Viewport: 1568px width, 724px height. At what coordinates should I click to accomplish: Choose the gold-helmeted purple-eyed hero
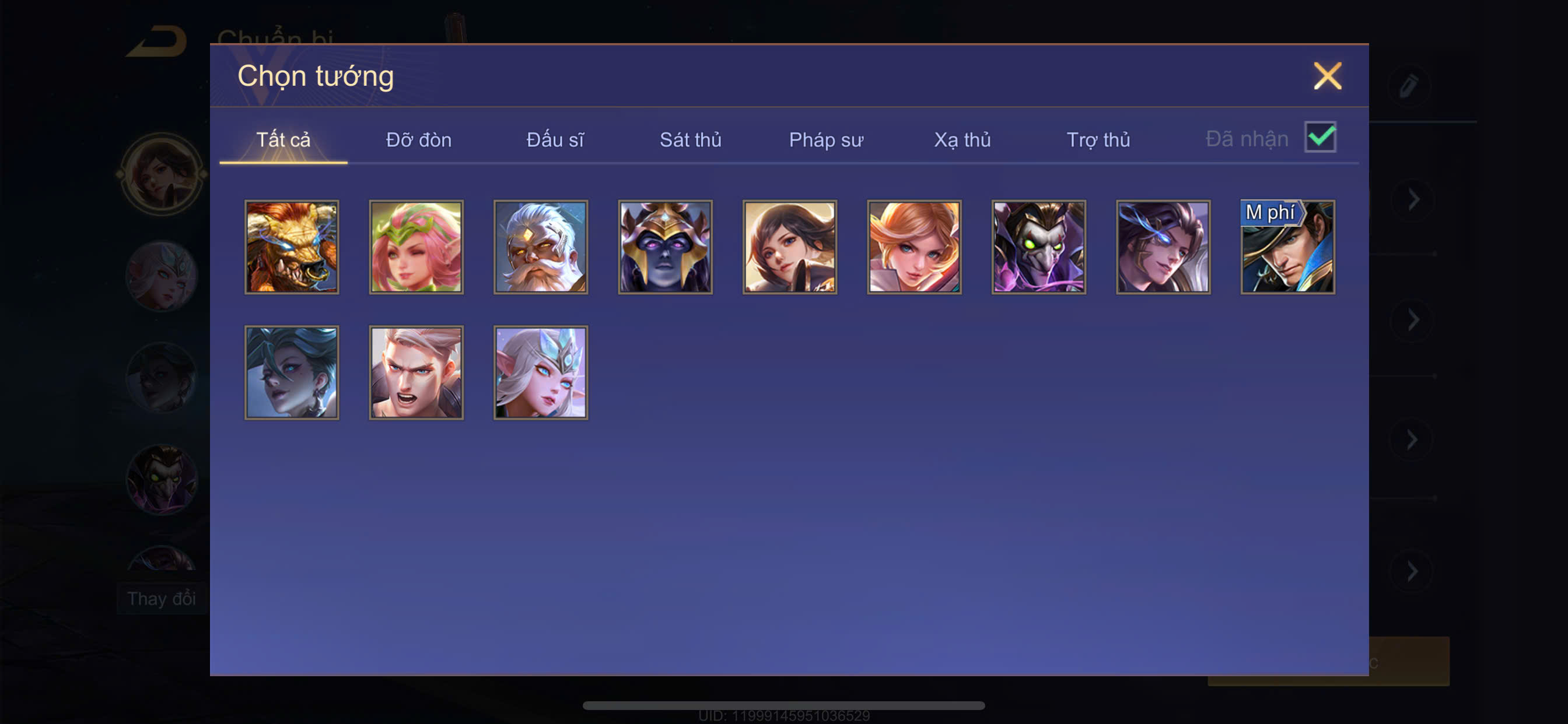[x=666, y=247]
